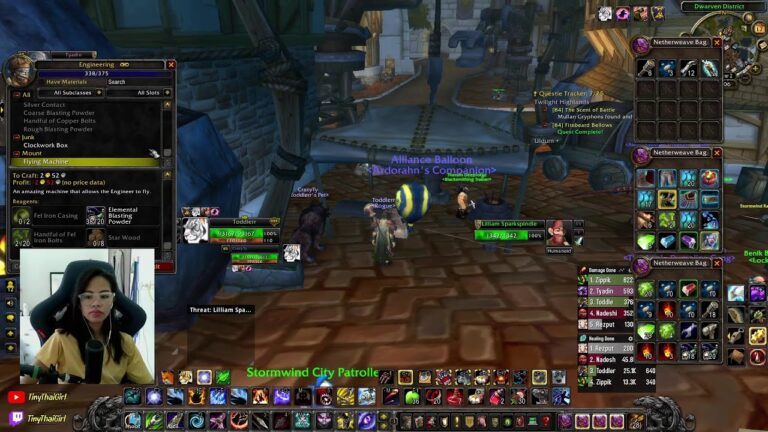
Task: Toggle the Have Materials filter
Action: tap(66, 82)
